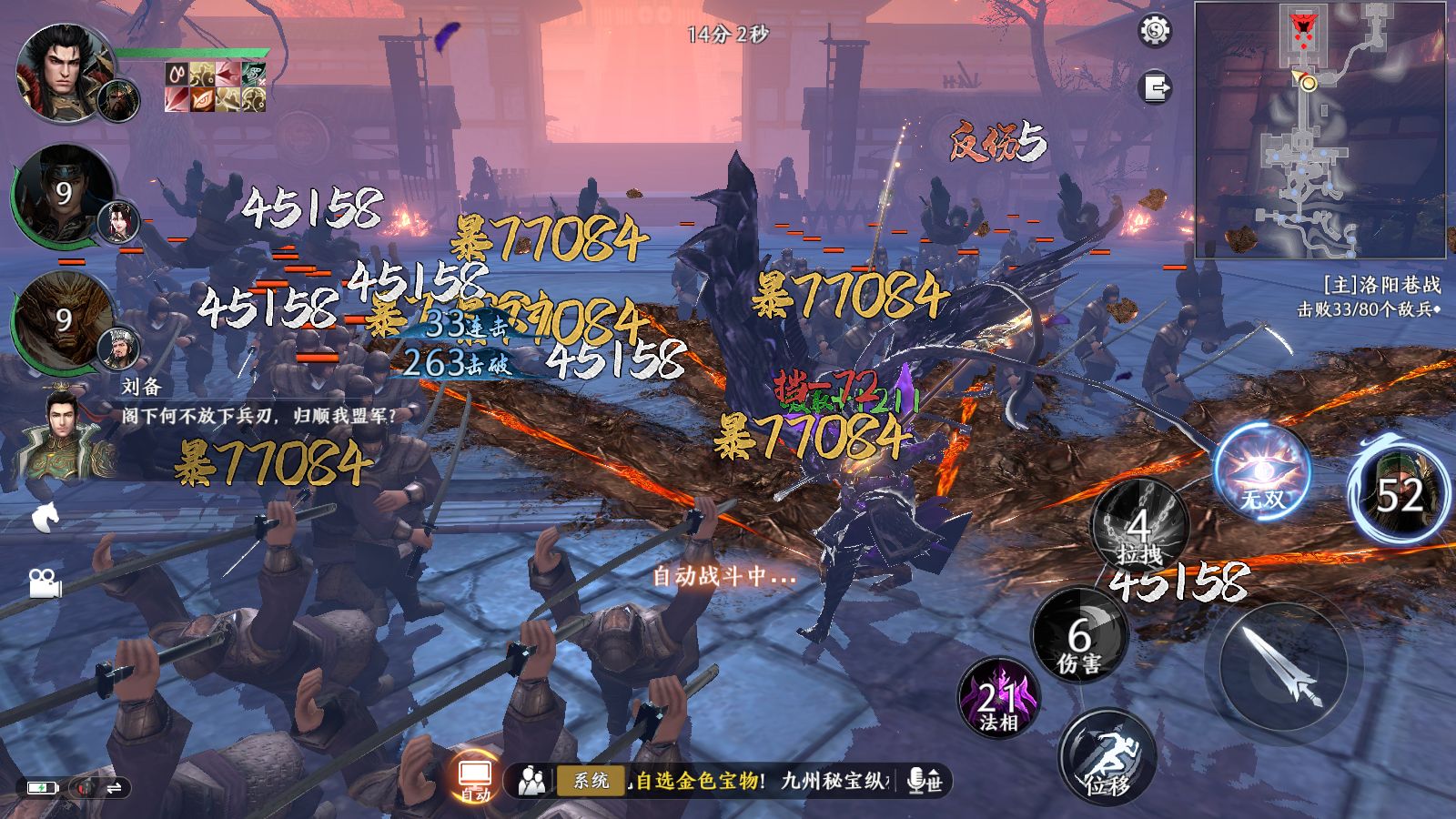The height and width of the screenshot is (819, 1456).
Task: Dodge with the 位移 dash button
Action: [1107, 757]
